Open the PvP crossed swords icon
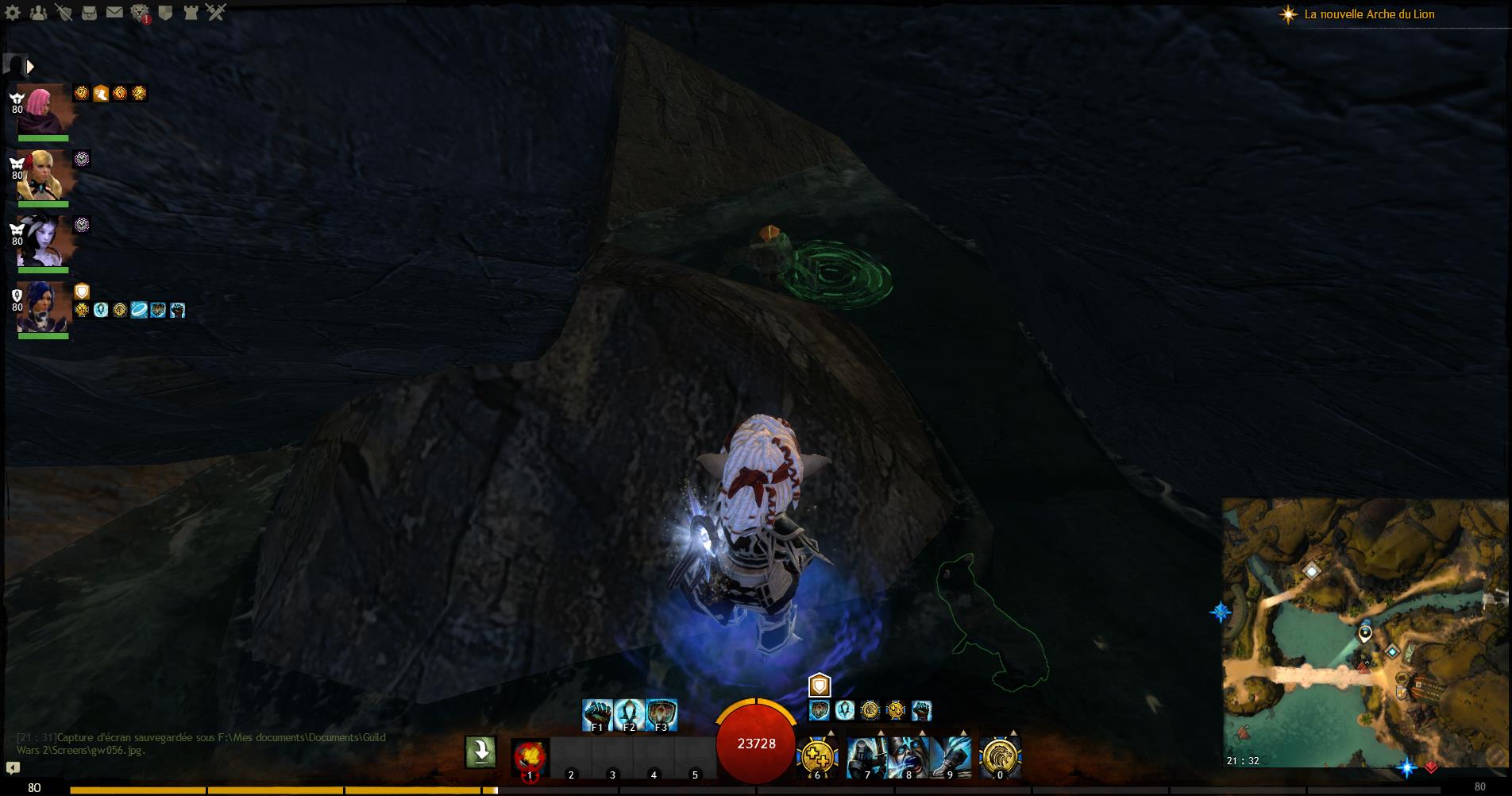This screenshot has width=1512, height=796. point(216,12)
